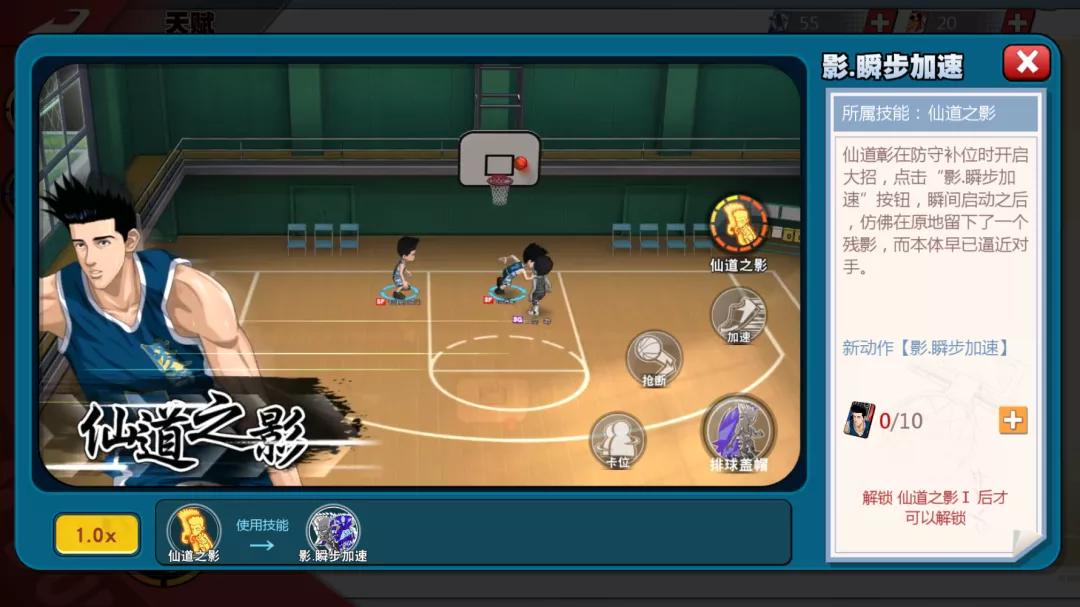Tap the Sendoh card fragment icon
The width and height of the screenshot is (1080, 607).
tap(858, 420)
